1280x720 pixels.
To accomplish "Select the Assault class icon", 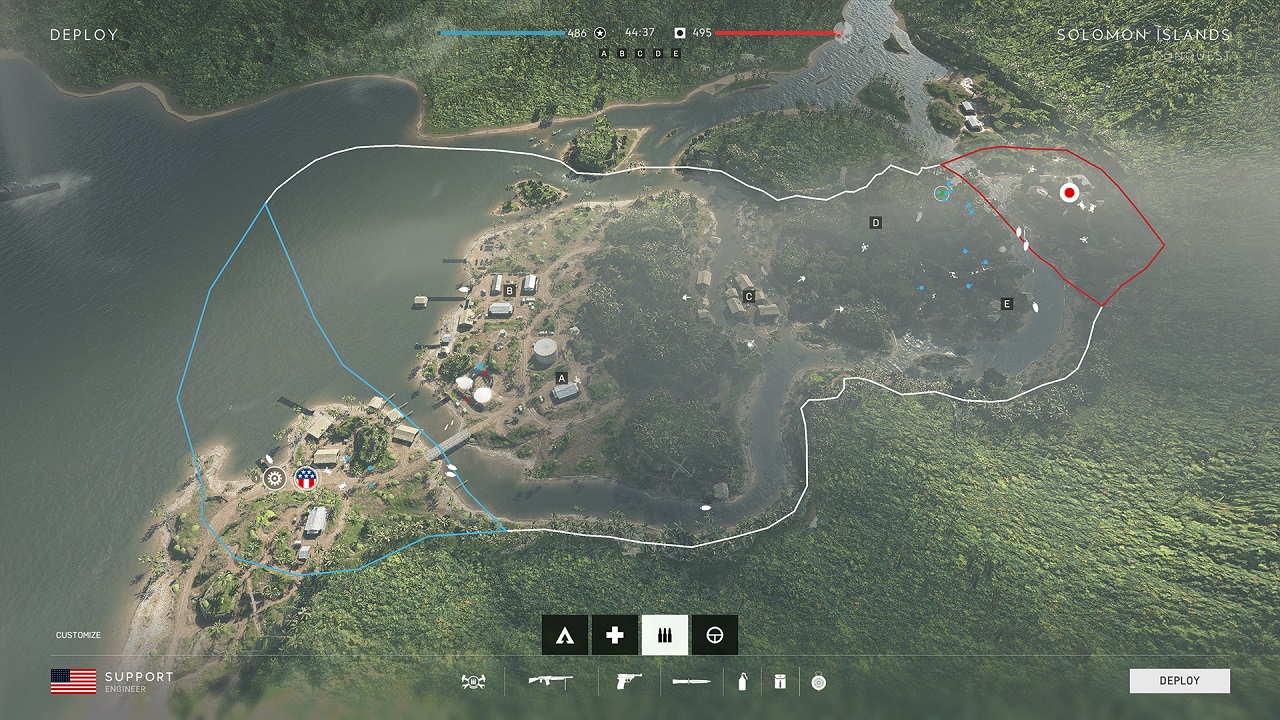I will (565, 635).
